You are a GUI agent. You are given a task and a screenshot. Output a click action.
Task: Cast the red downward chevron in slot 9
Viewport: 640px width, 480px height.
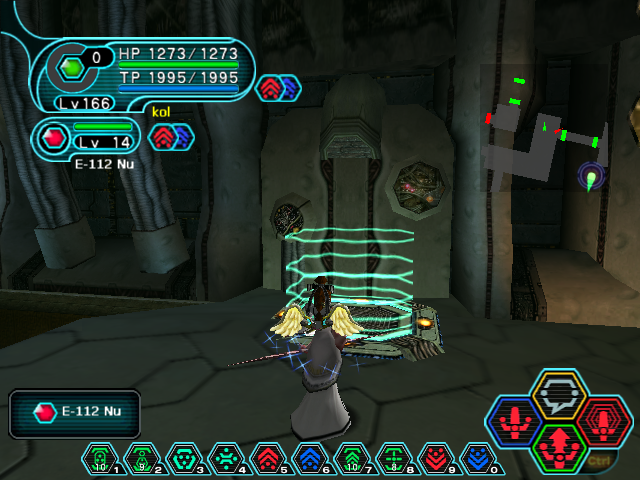(x=437, y=458)
